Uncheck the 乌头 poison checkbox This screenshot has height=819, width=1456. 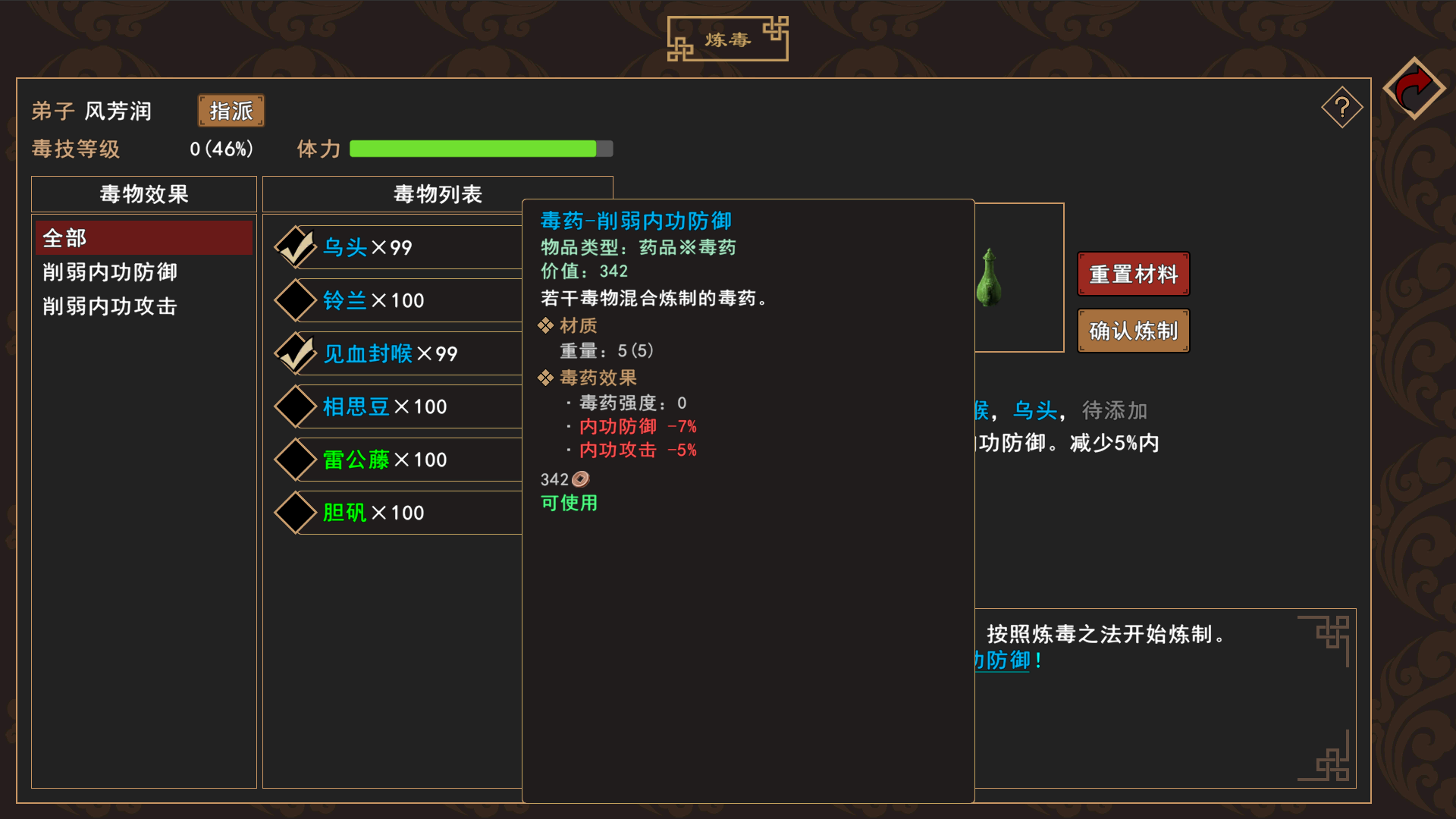(x=295, y=247)
